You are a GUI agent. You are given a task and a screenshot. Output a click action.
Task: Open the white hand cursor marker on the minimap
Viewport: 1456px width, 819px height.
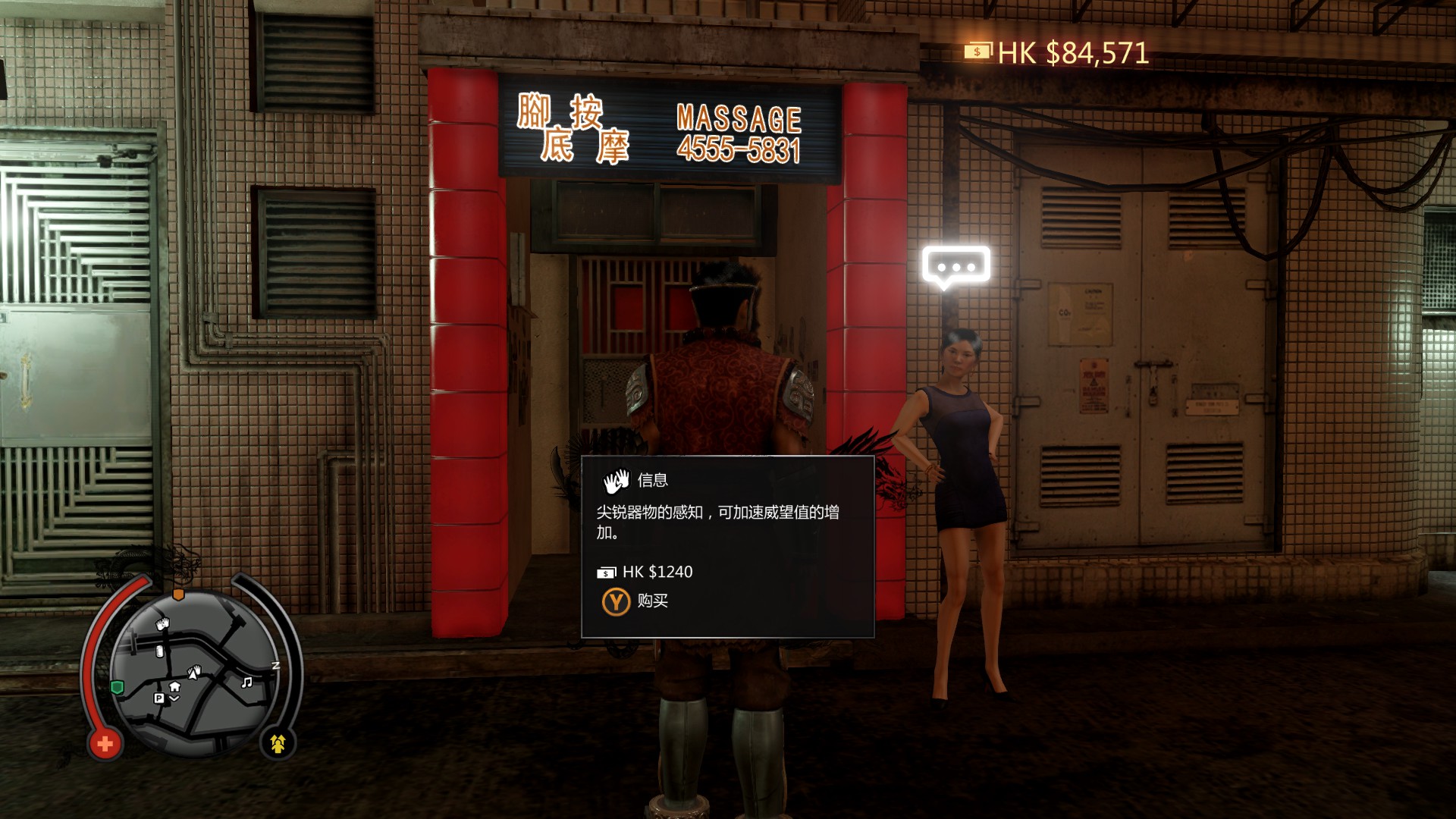195,672
